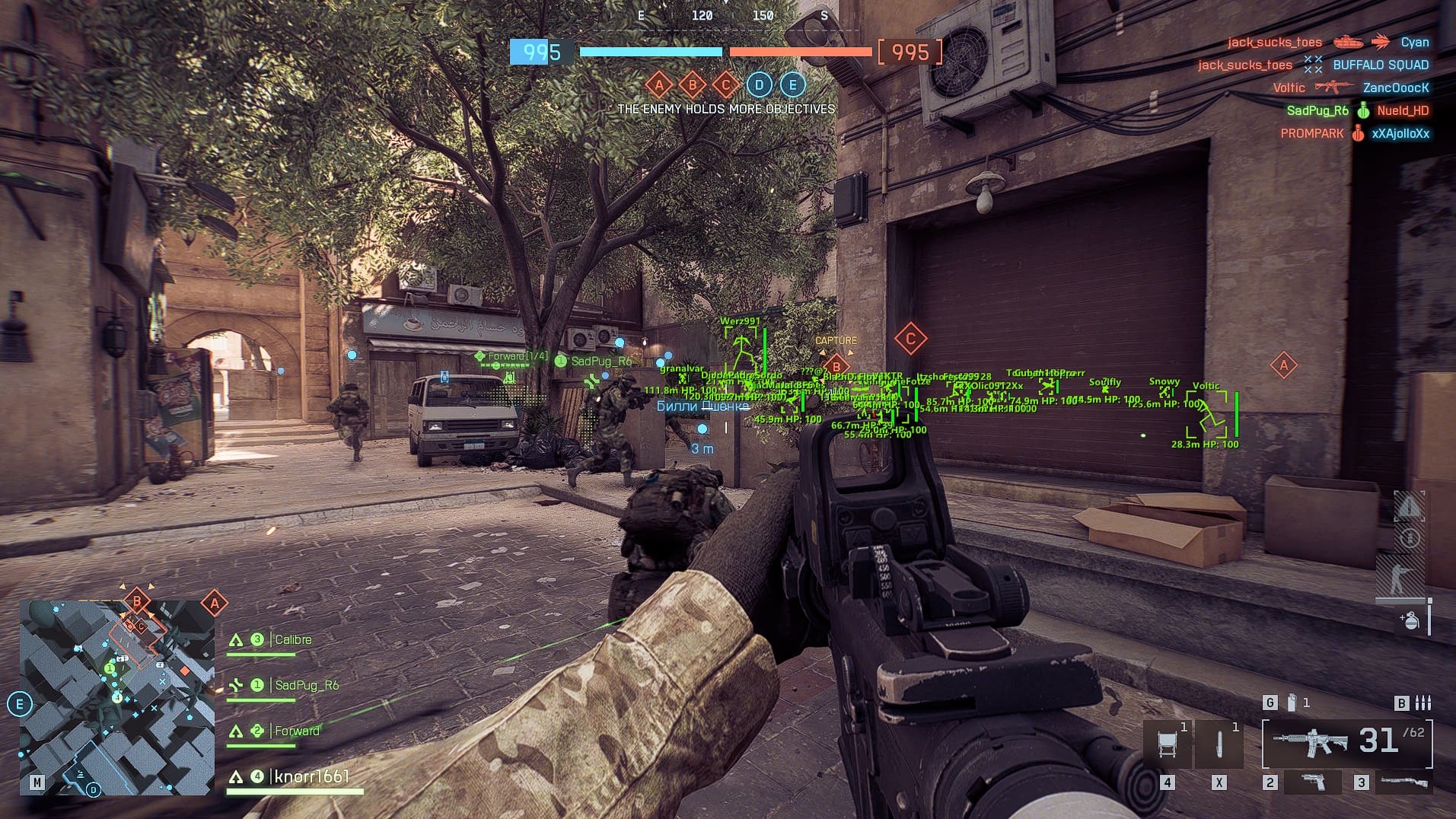This screenshot has width=1456, height=819.
Task: Click squad member Calibre in the squad list
Action: click(x=293, y=639)
